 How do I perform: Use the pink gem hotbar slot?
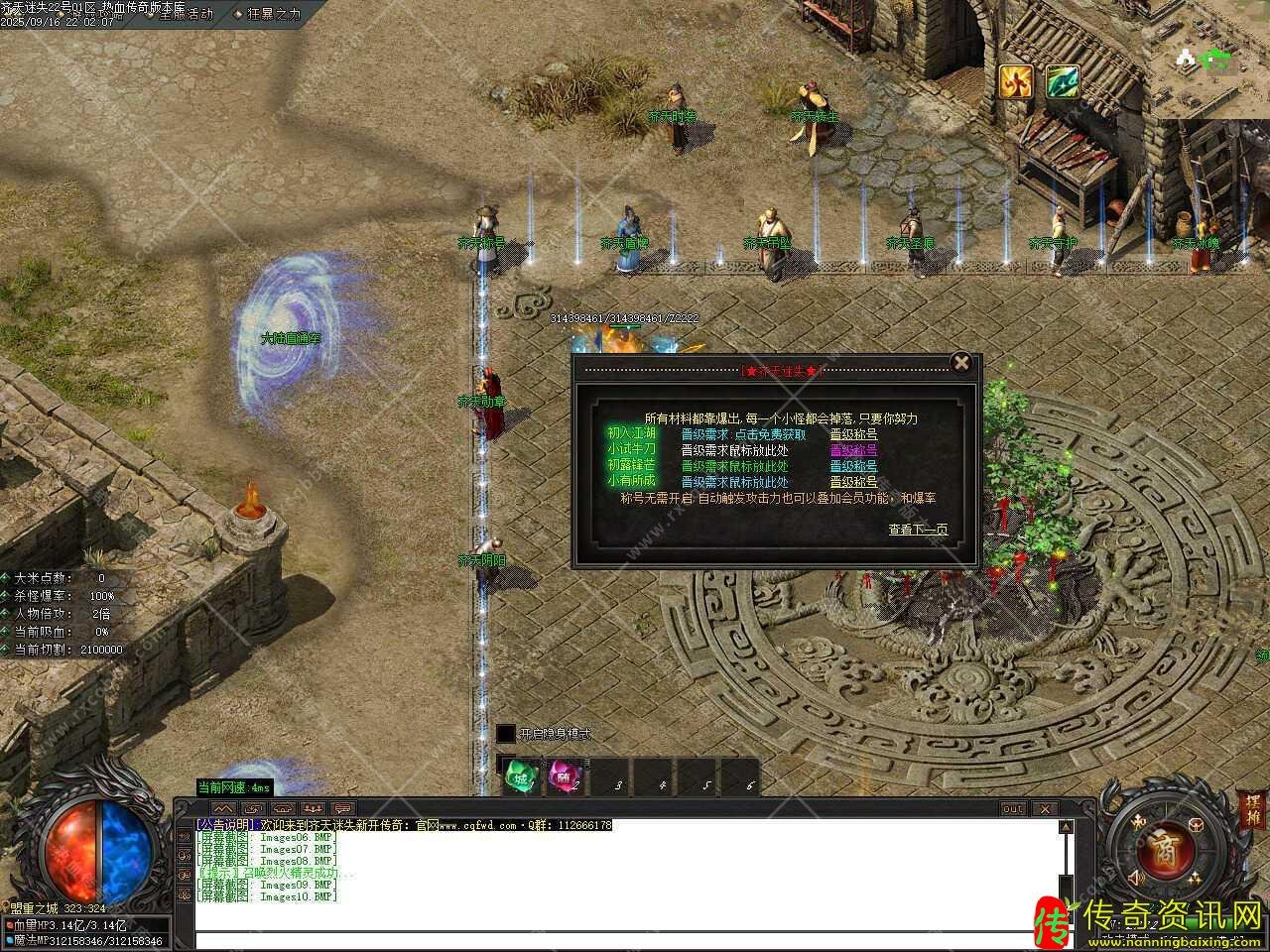click(x=565, y=777)
